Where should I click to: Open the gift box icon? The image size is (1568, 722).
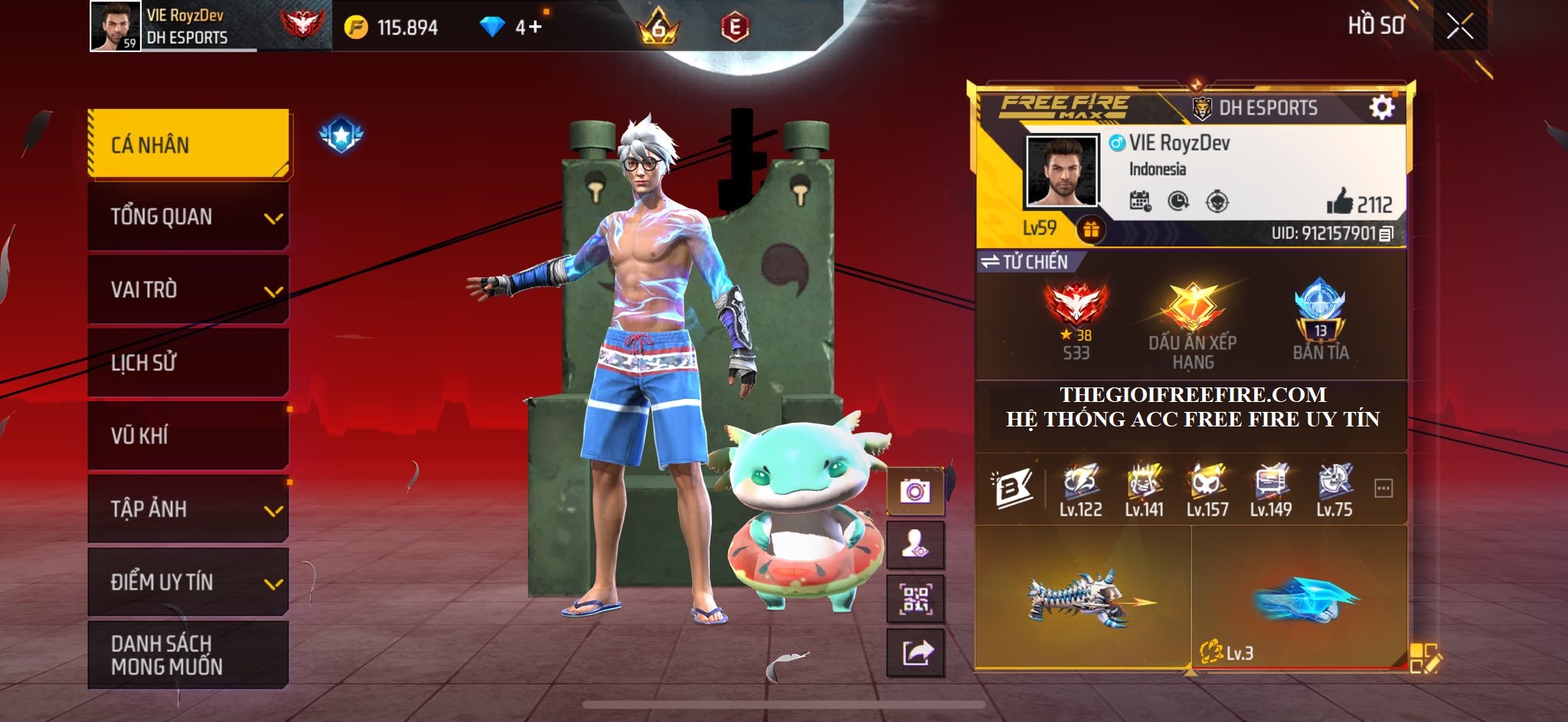pyautogui.click(x=1090, y=229)
